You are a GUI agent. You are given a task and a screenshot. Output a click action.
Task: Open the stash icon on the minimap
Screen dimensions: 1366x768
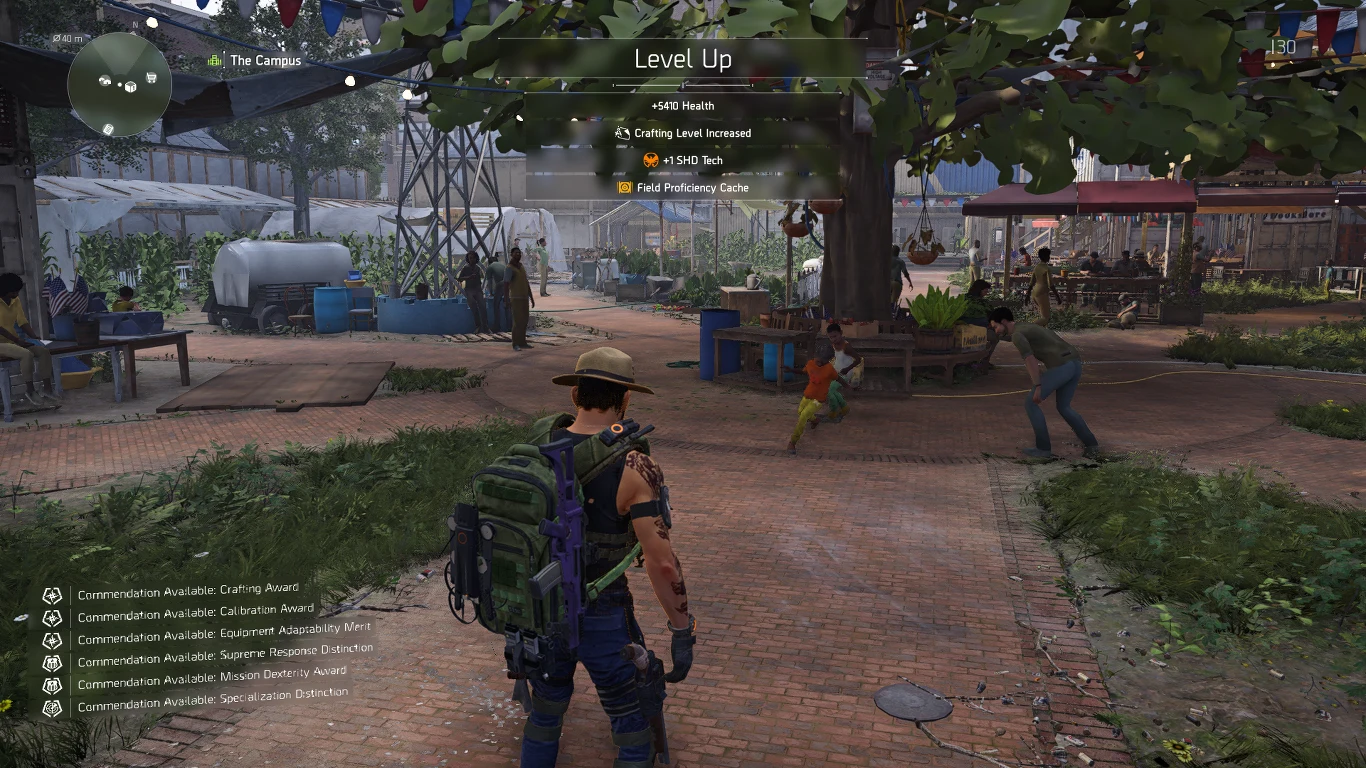coord(105,80)
